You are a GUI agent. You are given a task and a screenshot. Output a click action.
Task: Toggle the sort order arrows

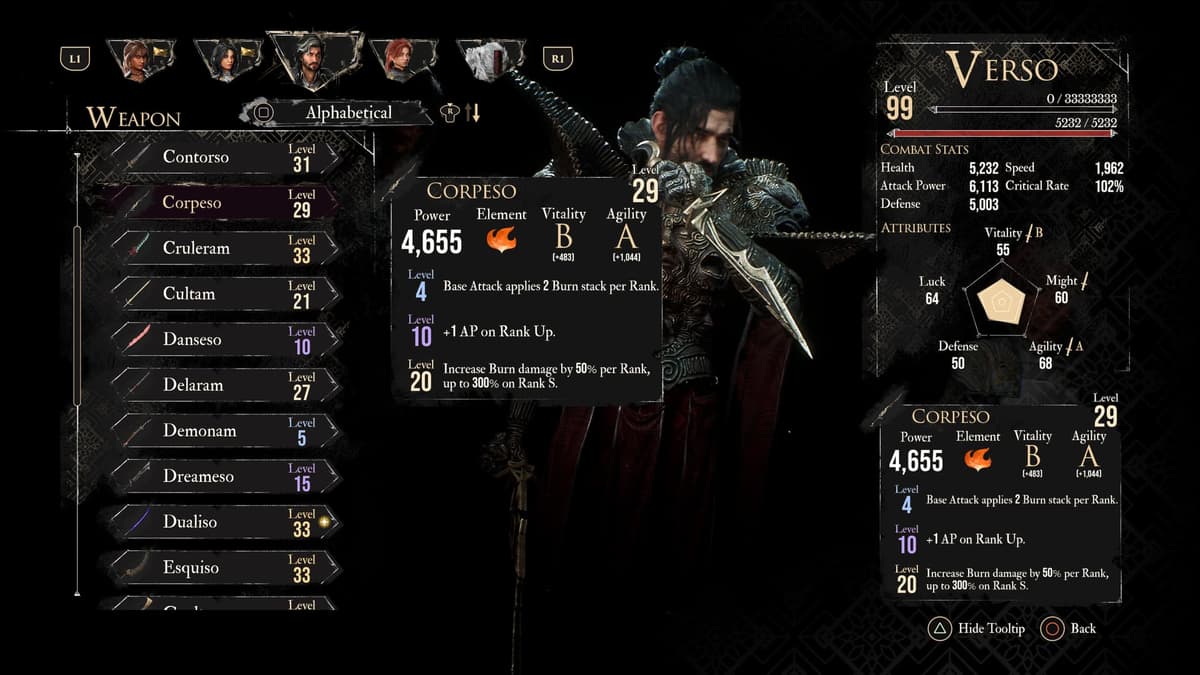[x=472, y=113]
